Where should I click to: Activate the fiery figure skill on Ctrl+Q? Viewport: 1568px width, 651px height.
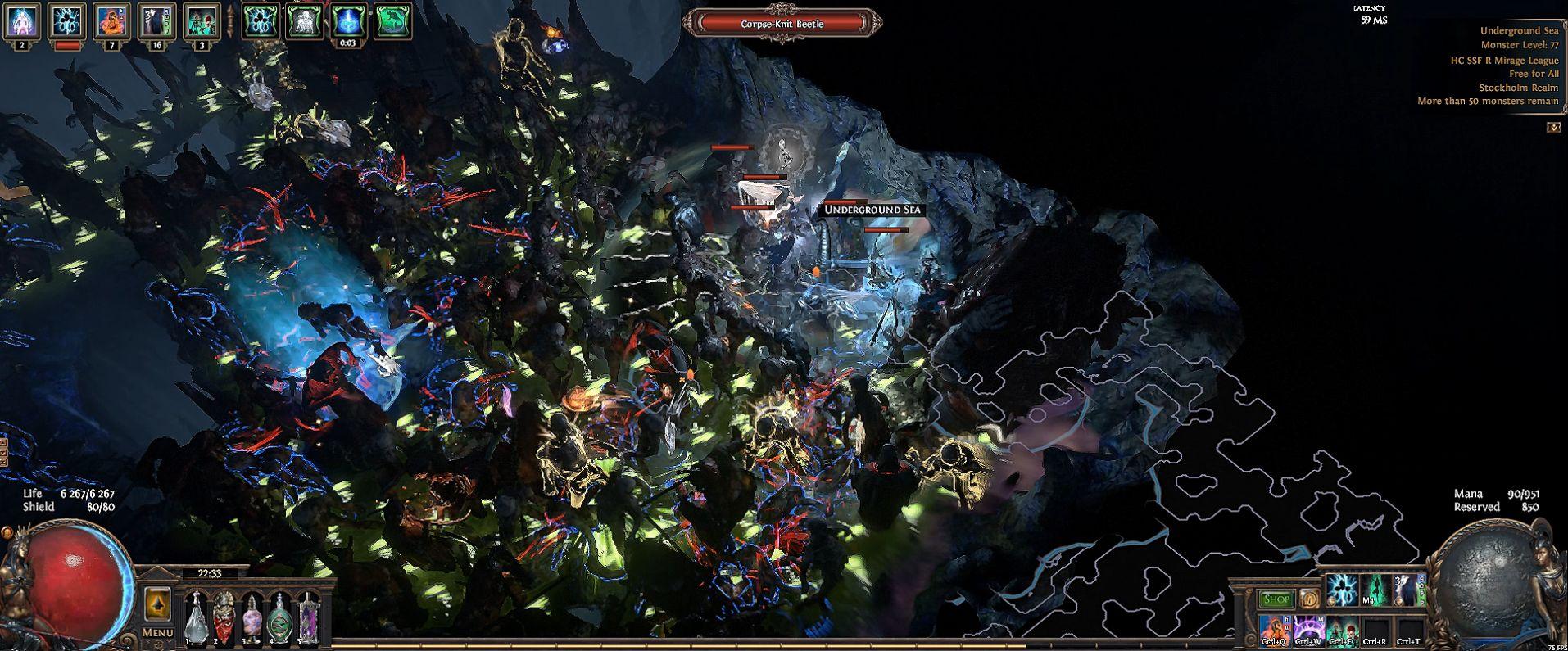[x=1275, y=631]
